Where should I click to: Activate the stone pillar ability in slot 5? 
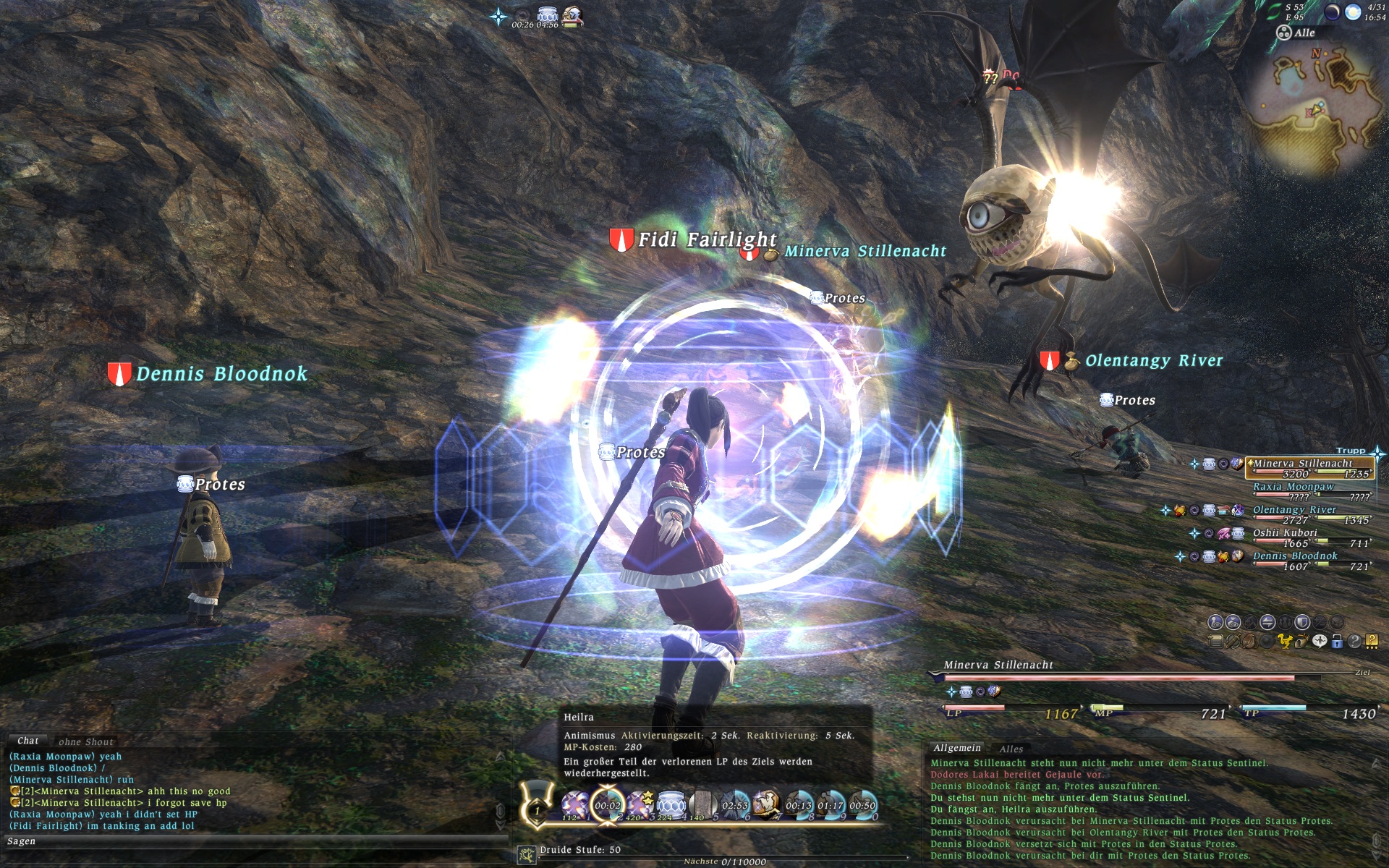(702, 804)
